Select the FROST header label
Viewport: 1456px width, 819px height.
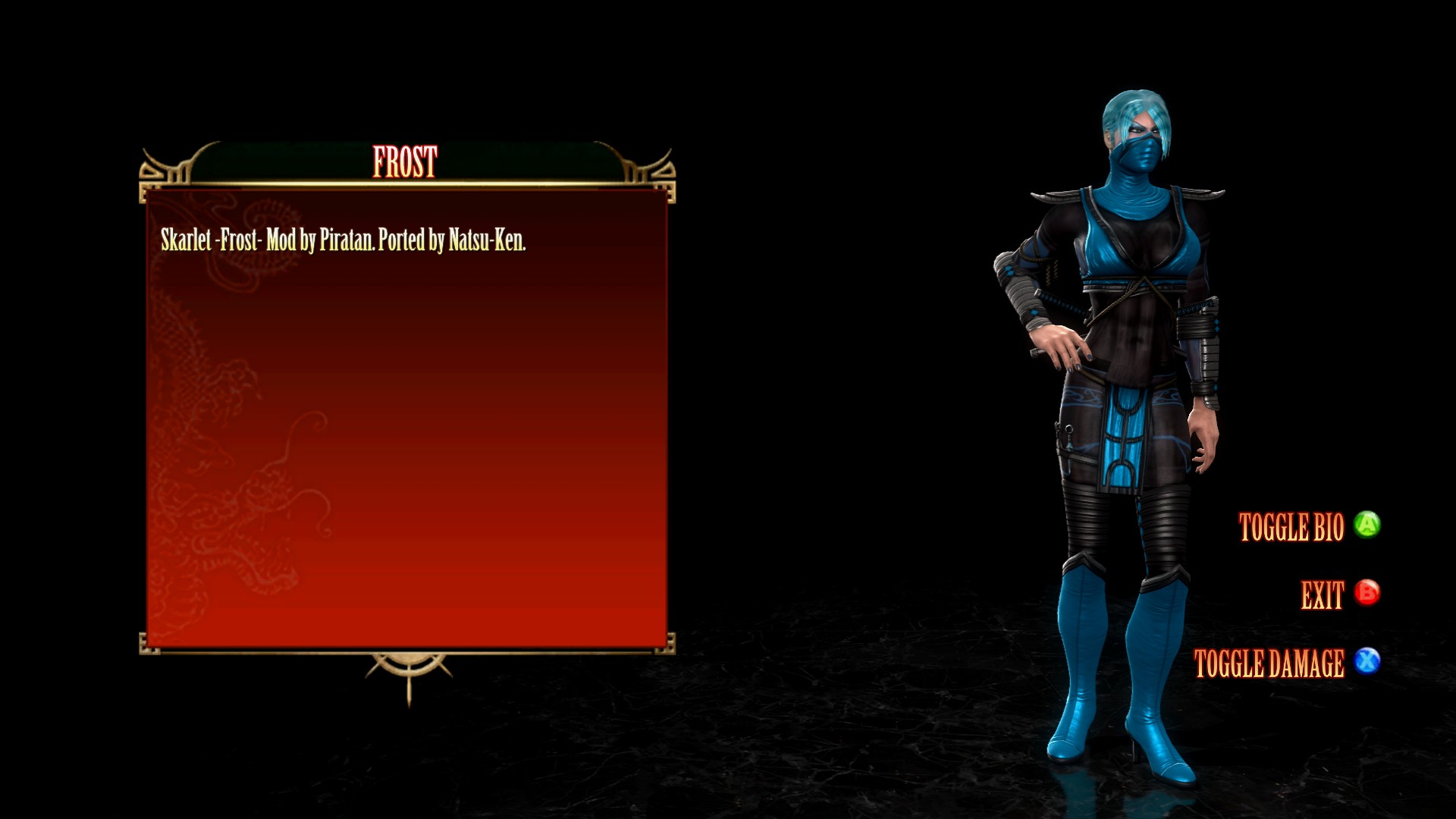tap(406, 162)
